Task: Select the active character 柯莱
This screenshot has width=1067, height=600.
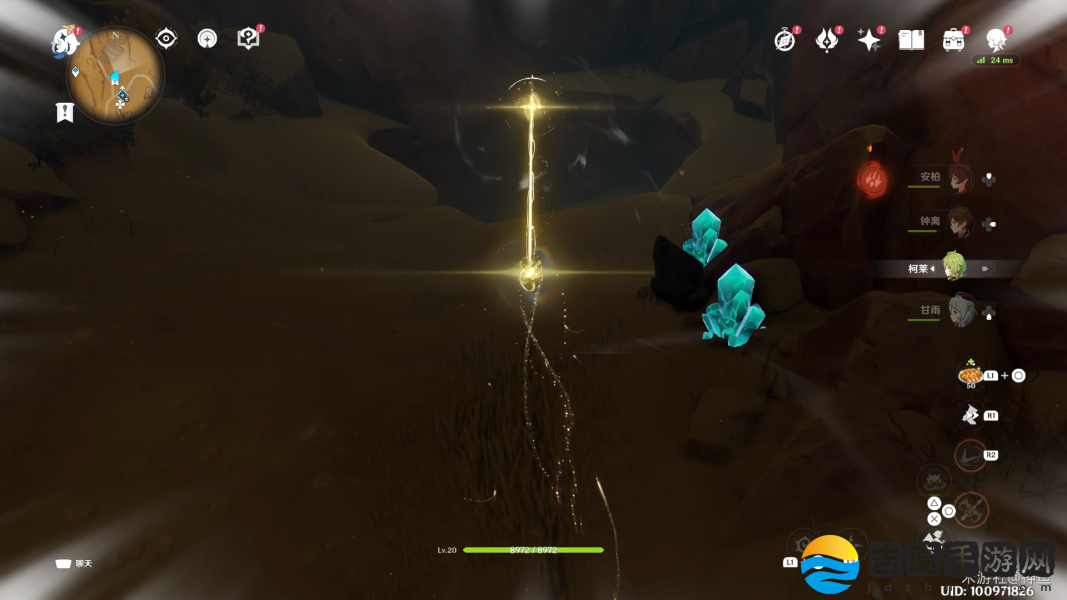Action: [x=954, y=268]
